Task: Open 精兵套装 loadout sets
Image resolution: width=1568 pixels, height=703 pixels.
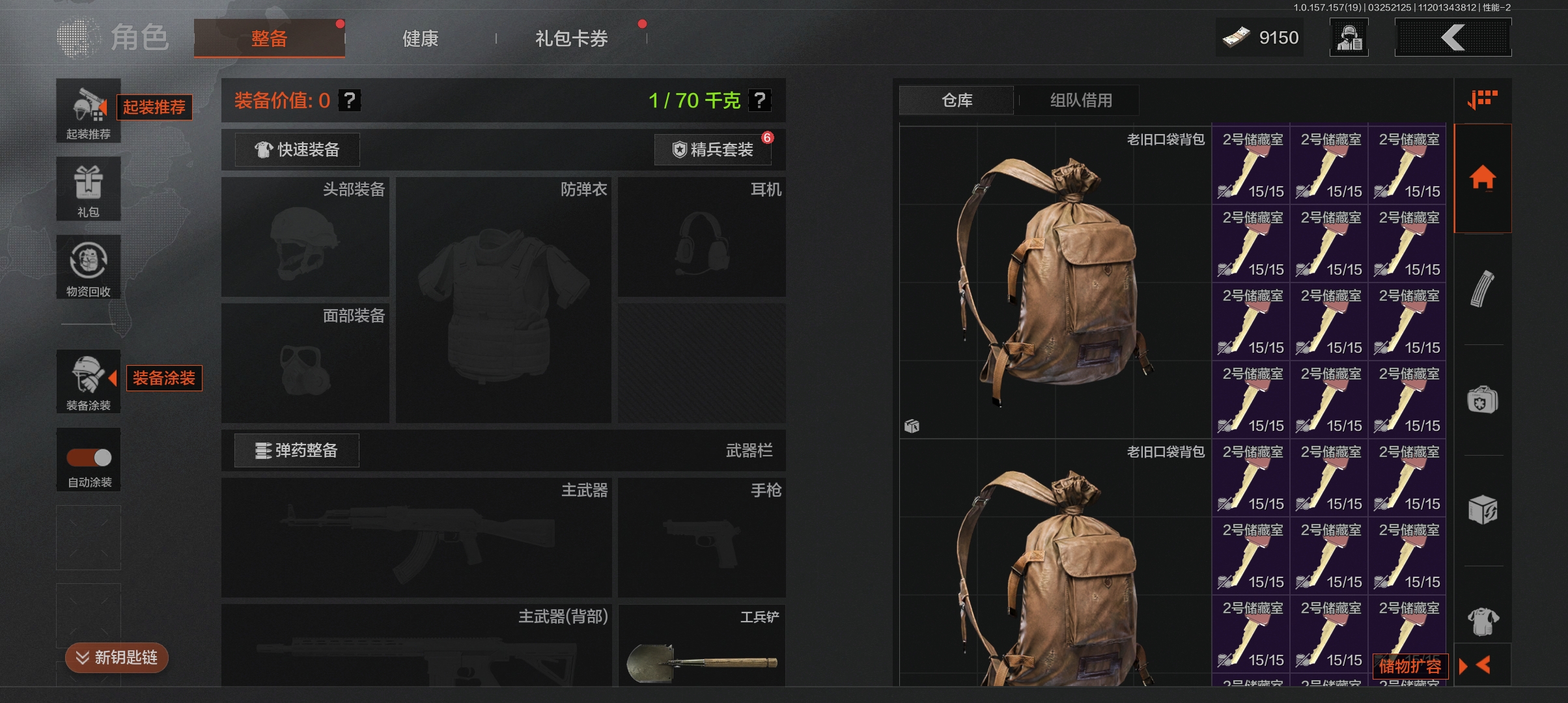Action: [713, 150]
